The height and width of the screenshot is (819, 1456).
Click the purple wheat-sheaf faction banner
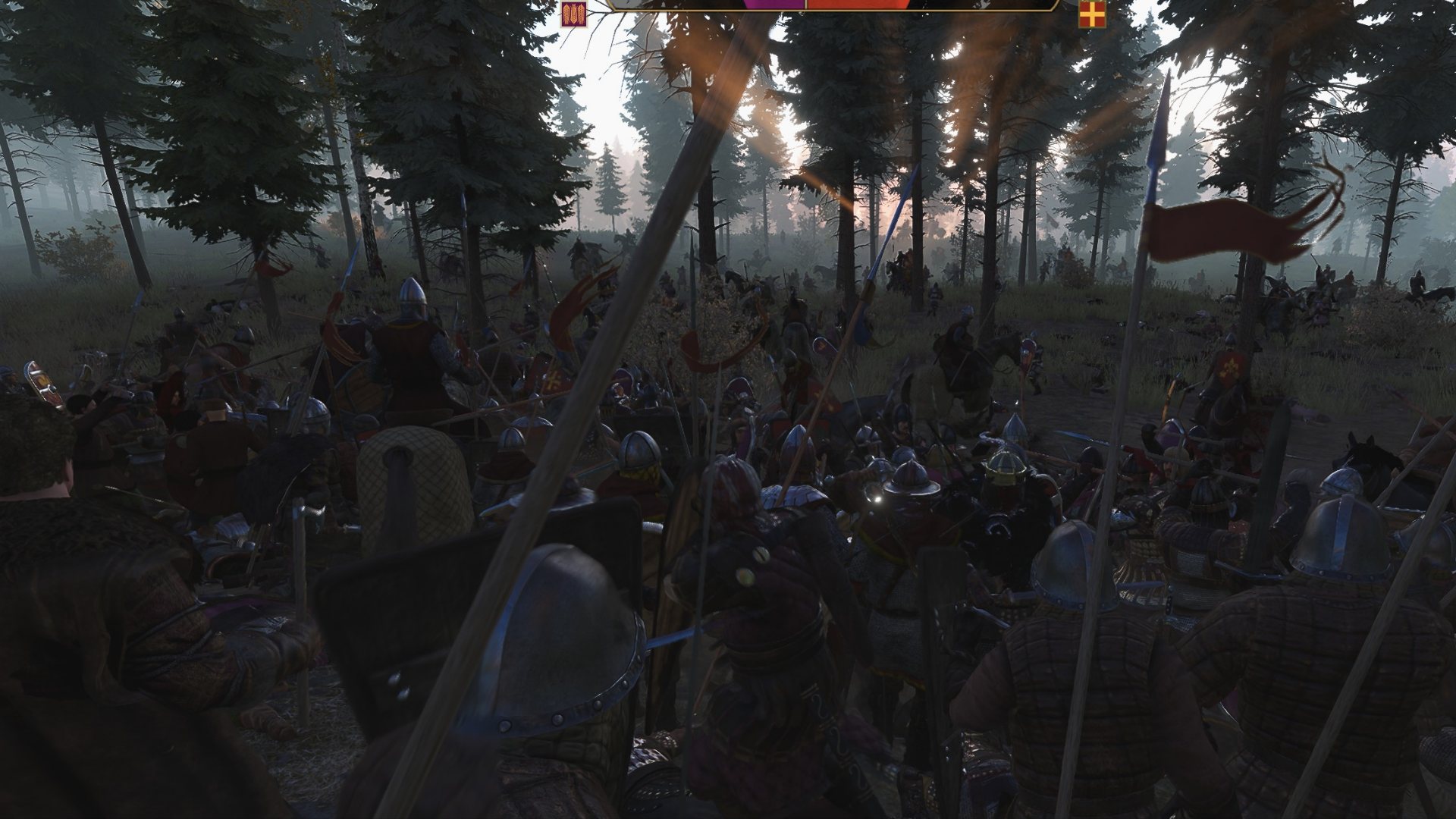tap(574, 14)
